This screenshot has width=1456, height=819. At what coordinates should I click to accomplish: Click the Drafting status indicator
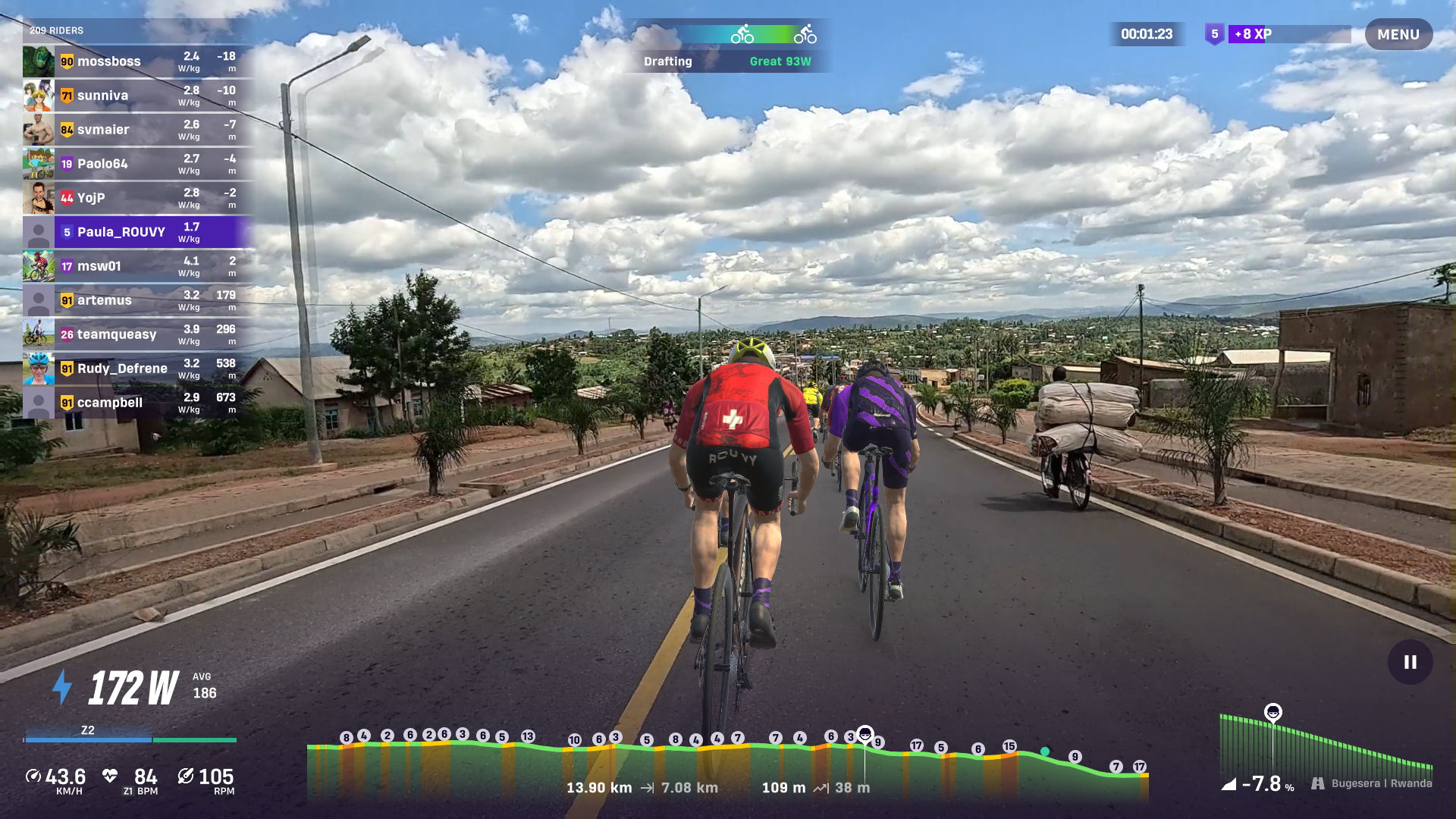(x=728, y=47)
